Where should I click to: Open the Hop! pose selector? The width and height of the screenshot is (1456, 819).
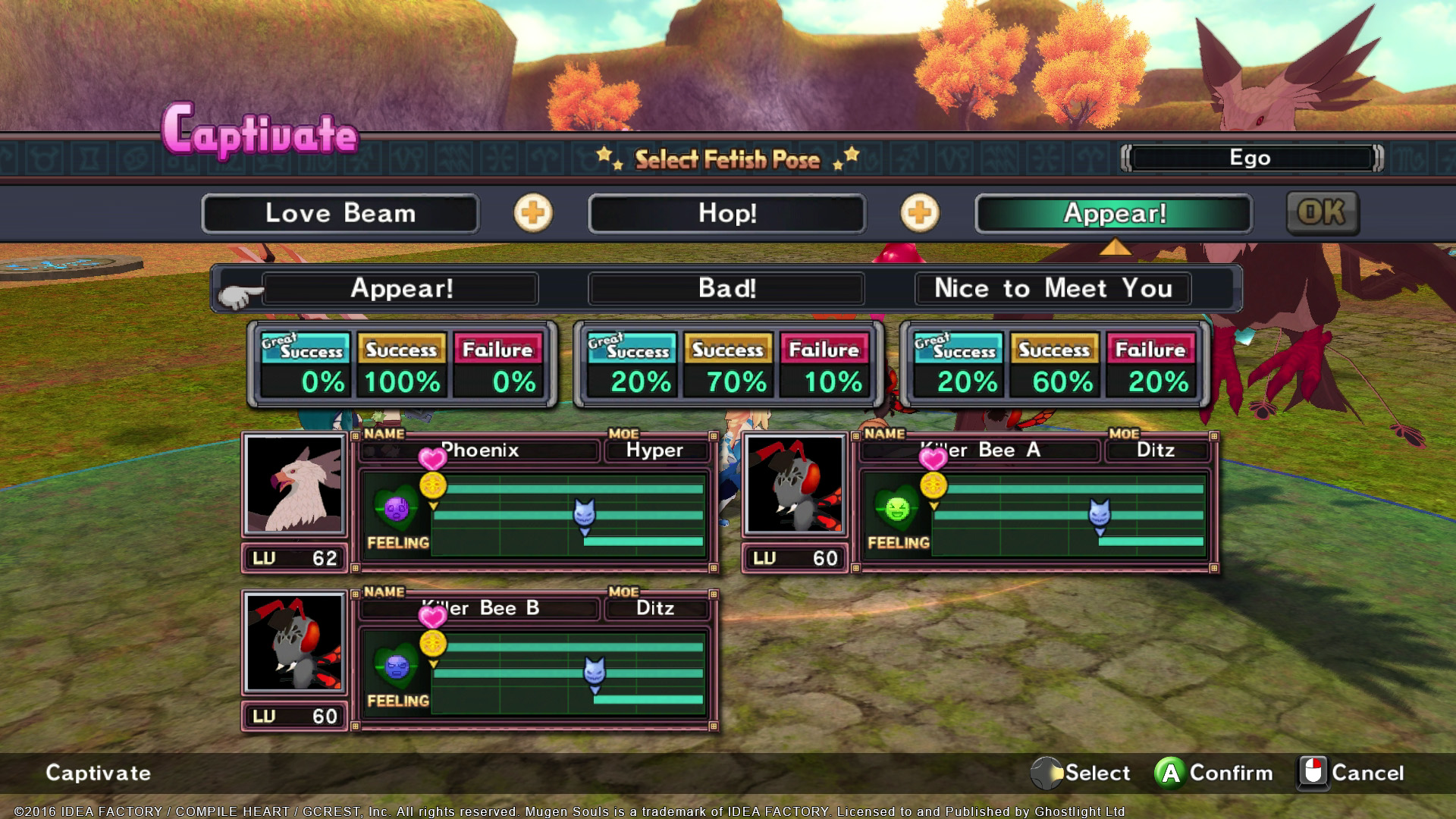tap(726, 213)
